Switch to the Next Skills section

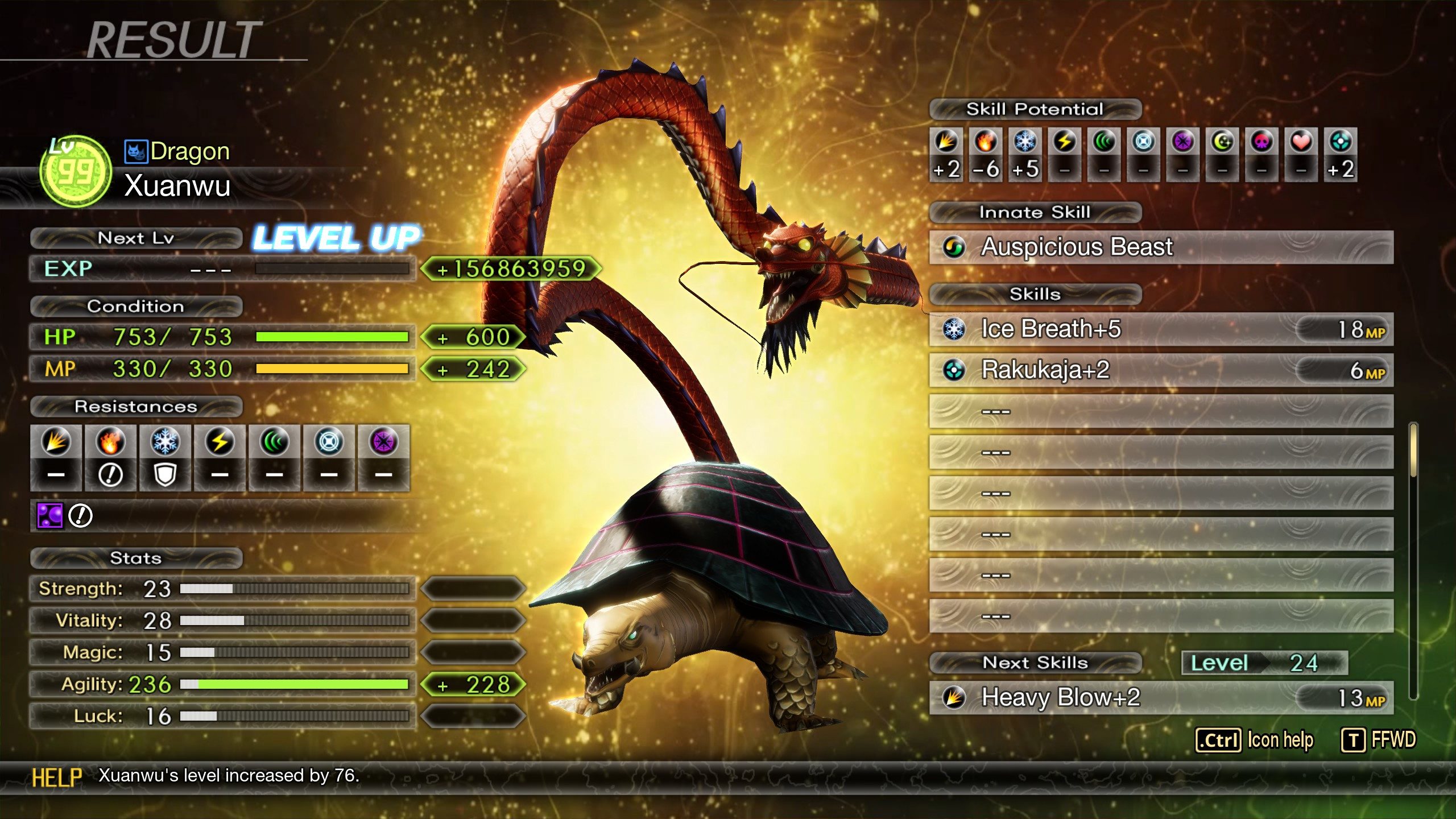1035,662
